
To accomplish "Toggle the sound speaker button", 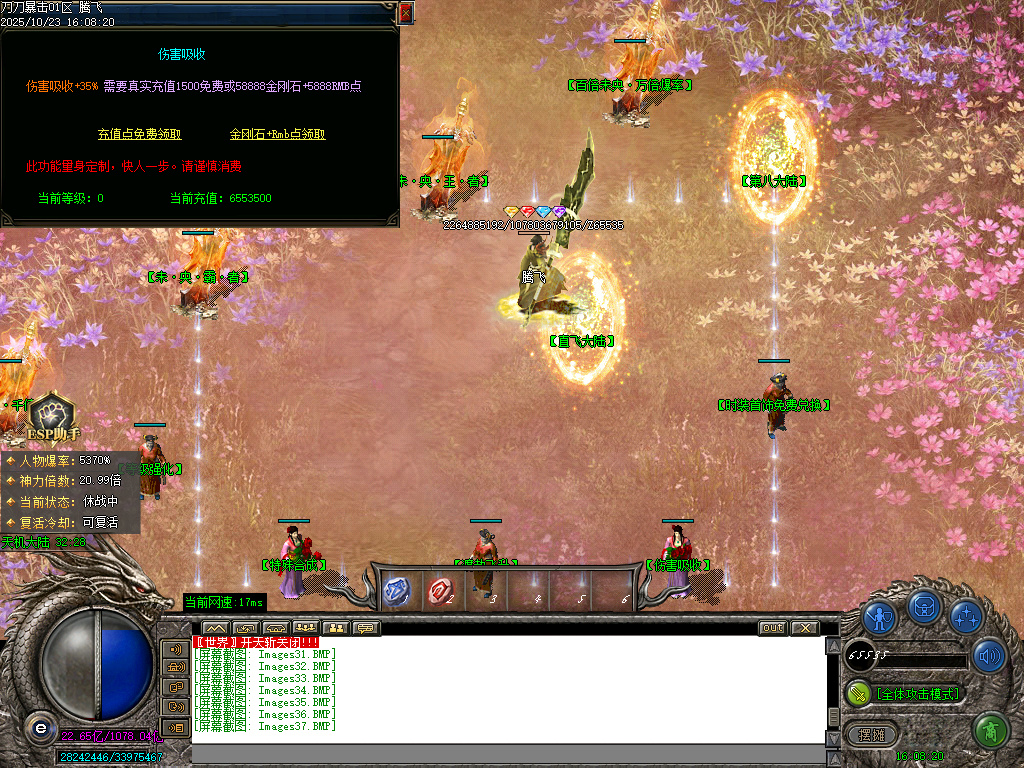I will click(989, 656).
